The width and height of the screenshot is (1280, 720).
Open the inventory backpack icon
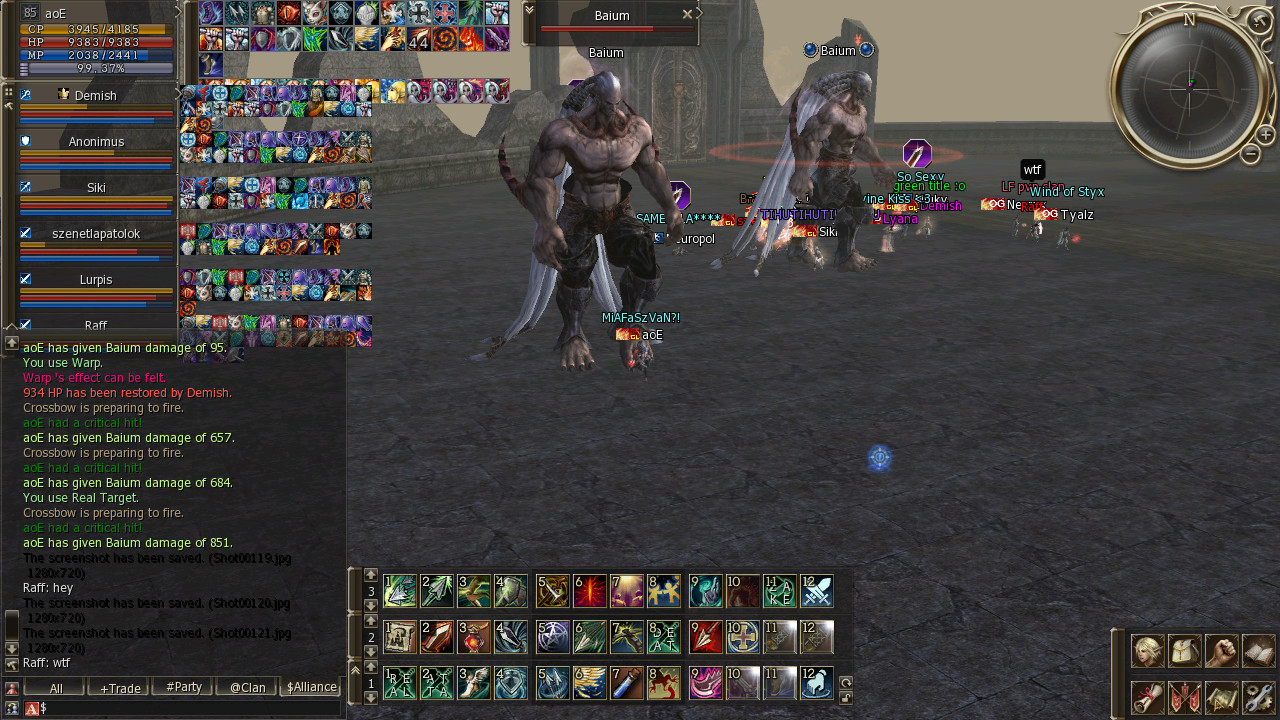(x=1185, y=651)
